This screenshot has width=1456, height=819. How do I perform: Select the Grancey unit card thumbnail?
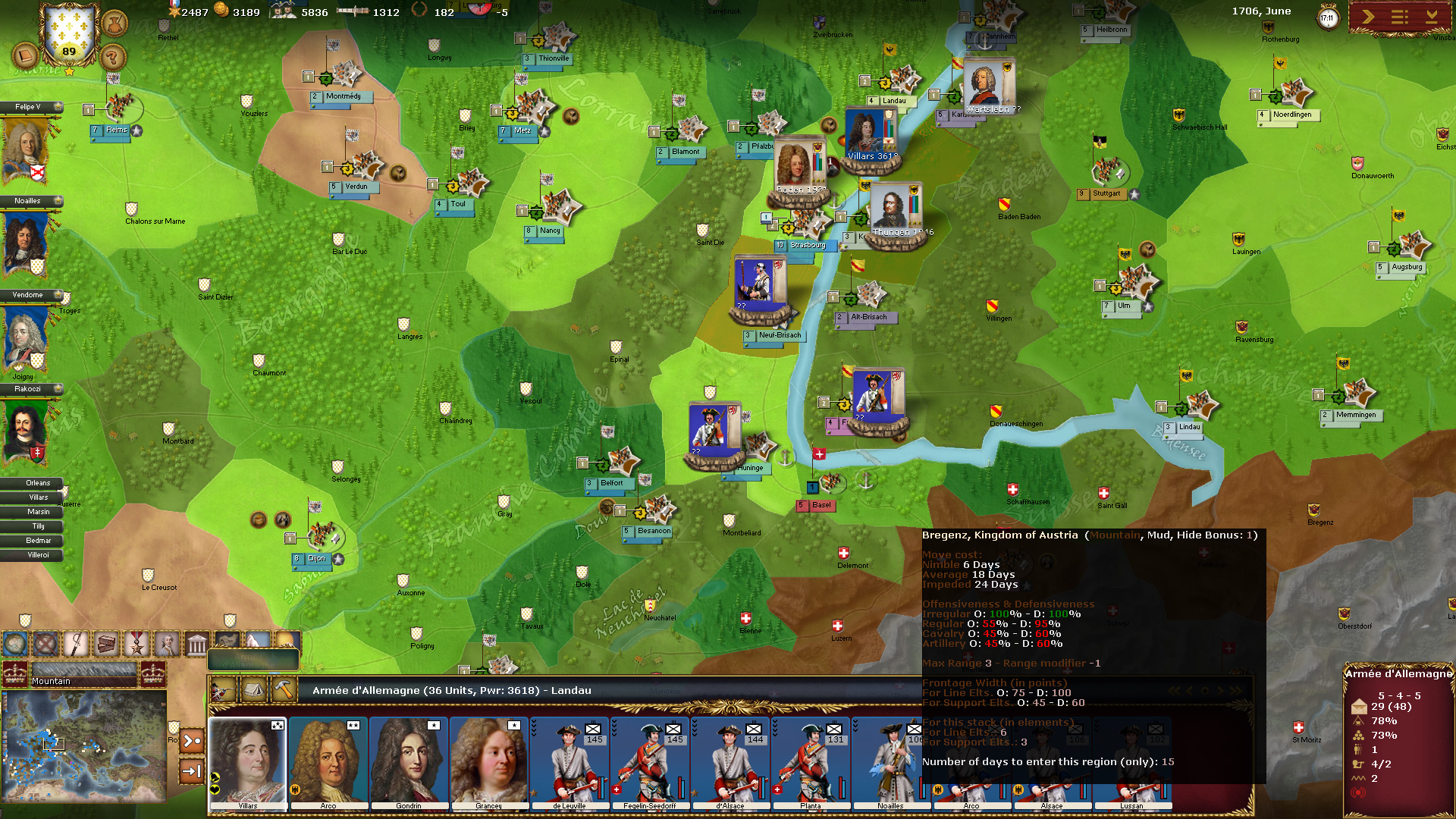point(490,761)
